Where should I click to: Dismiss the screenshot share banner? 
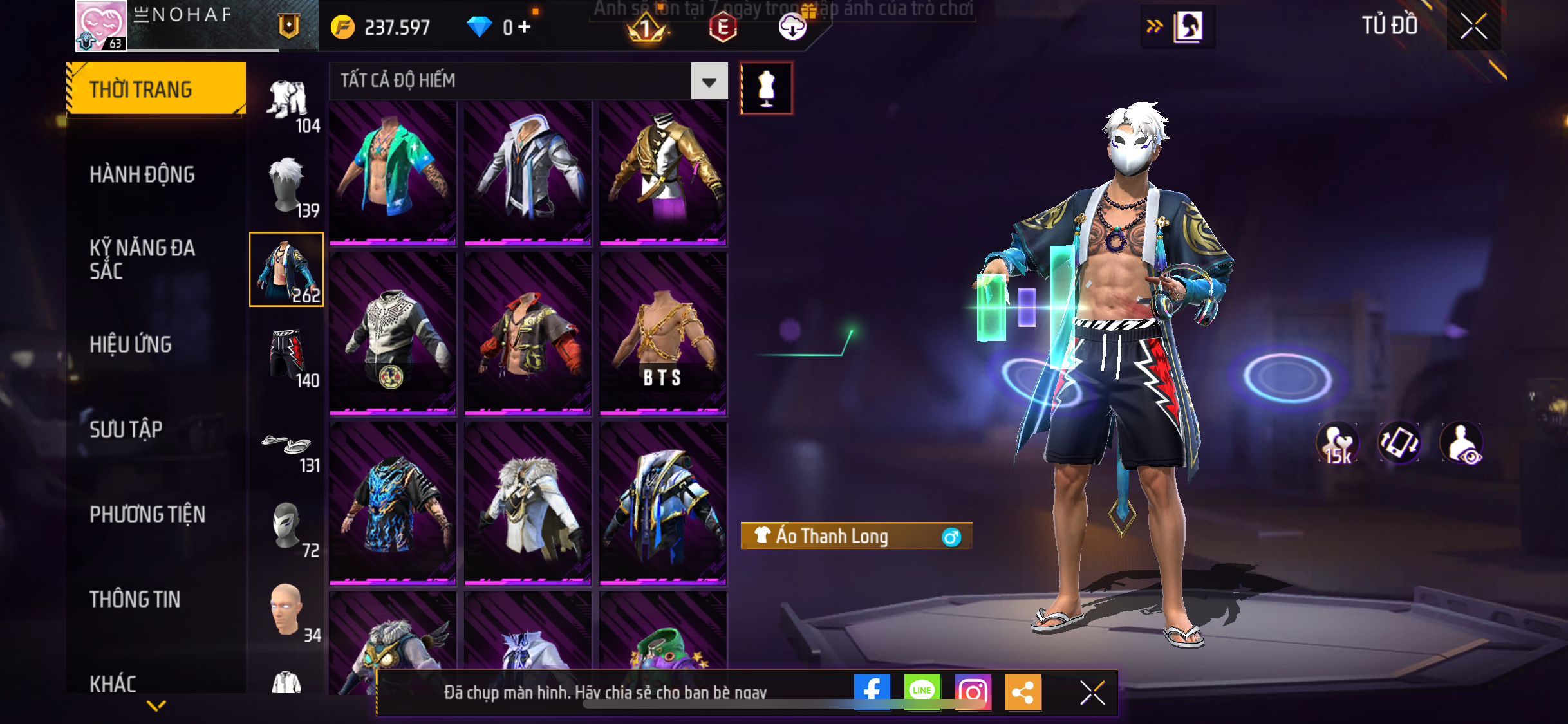point(1092,692)
